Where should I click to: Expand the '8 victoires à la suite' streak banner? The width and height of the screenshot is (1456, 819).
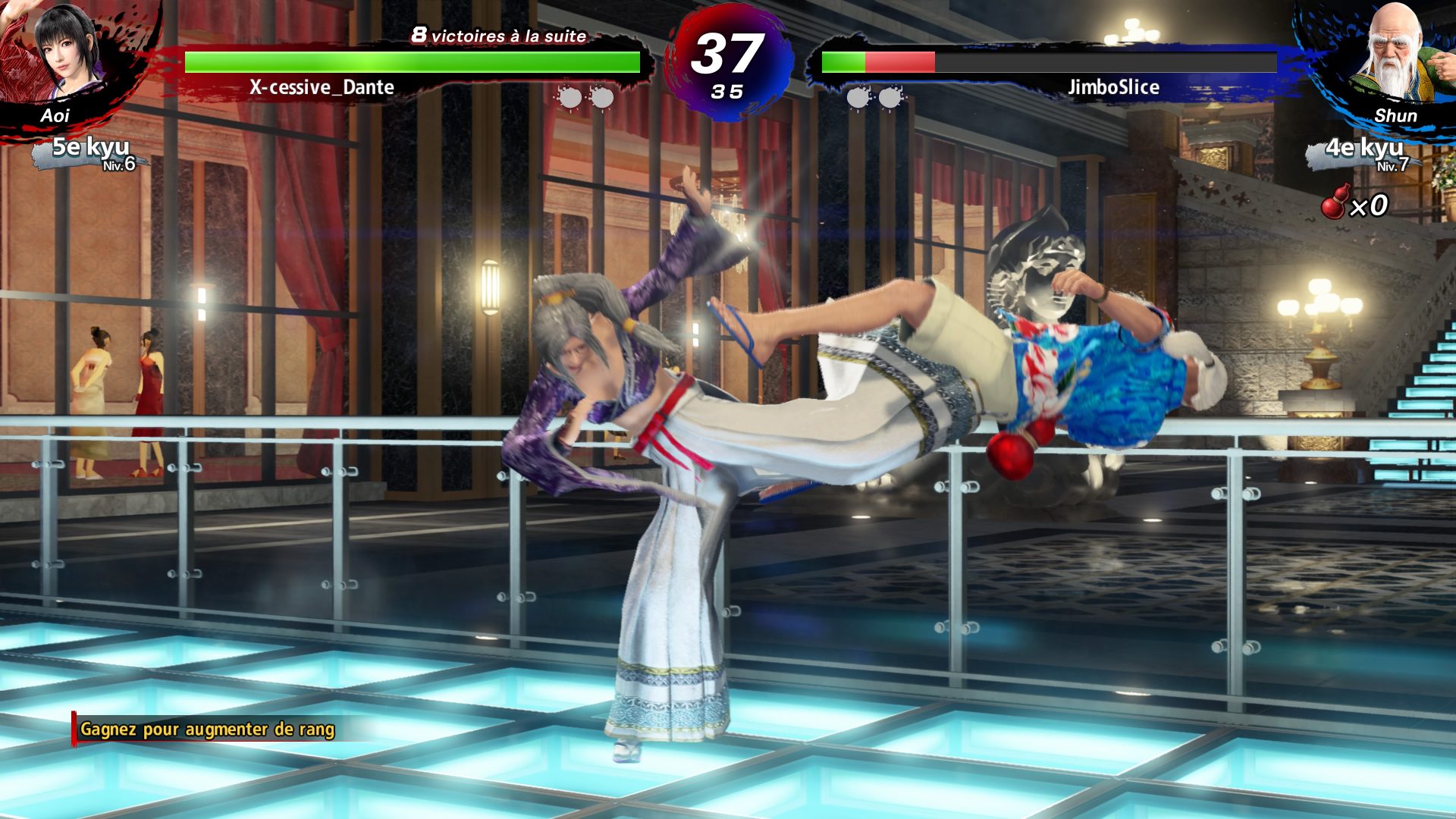[498, 34]
